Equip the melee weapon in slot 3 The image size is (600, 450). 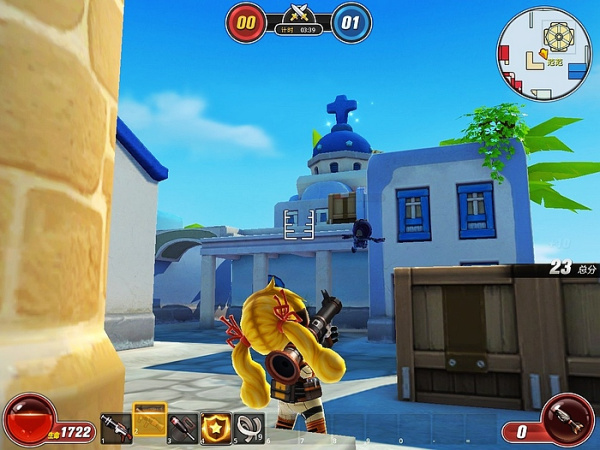point(184,428)
